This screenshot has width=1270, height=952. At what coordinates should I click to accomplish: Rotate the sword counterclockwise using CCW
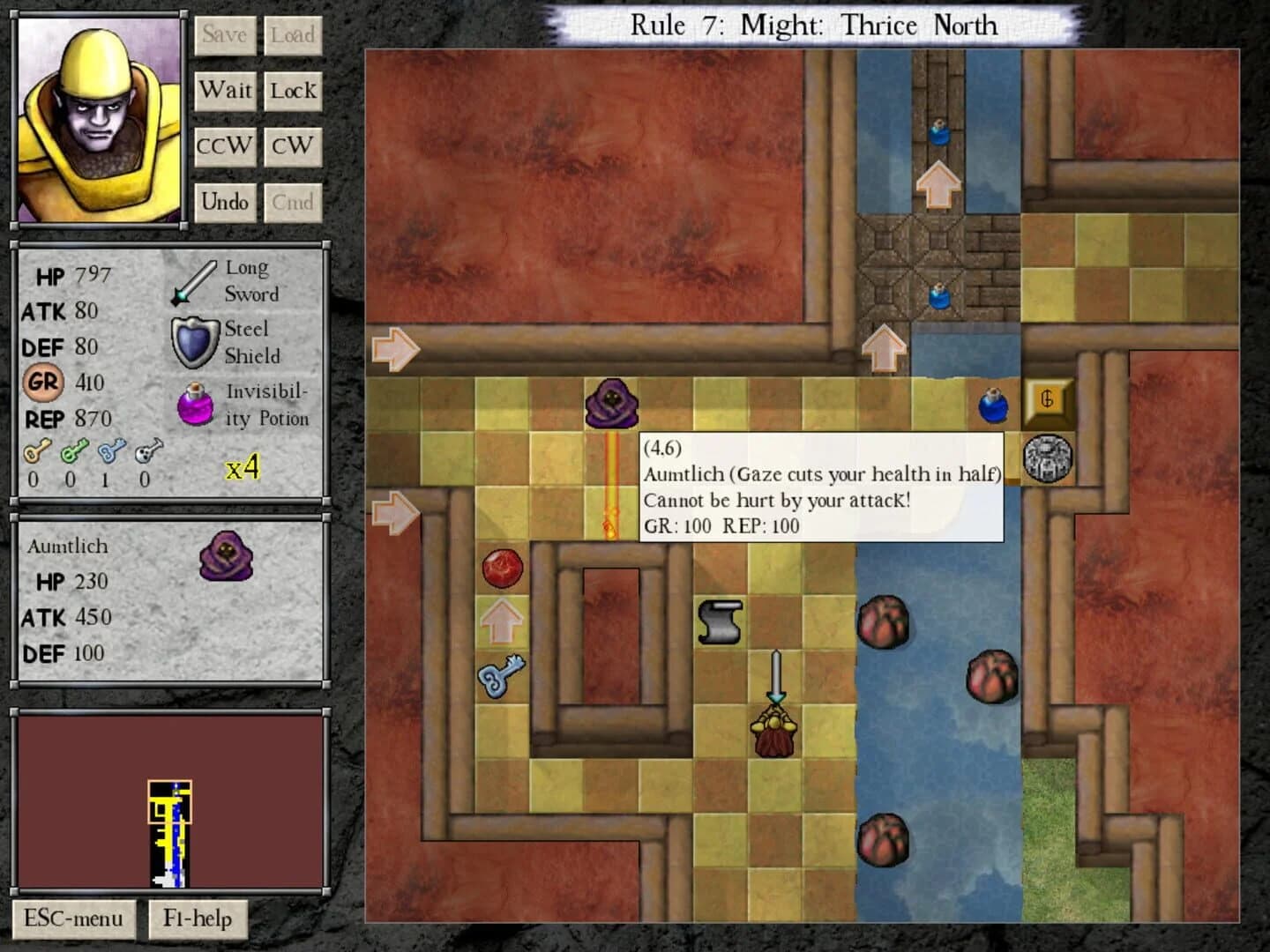[x=223, y=146]
